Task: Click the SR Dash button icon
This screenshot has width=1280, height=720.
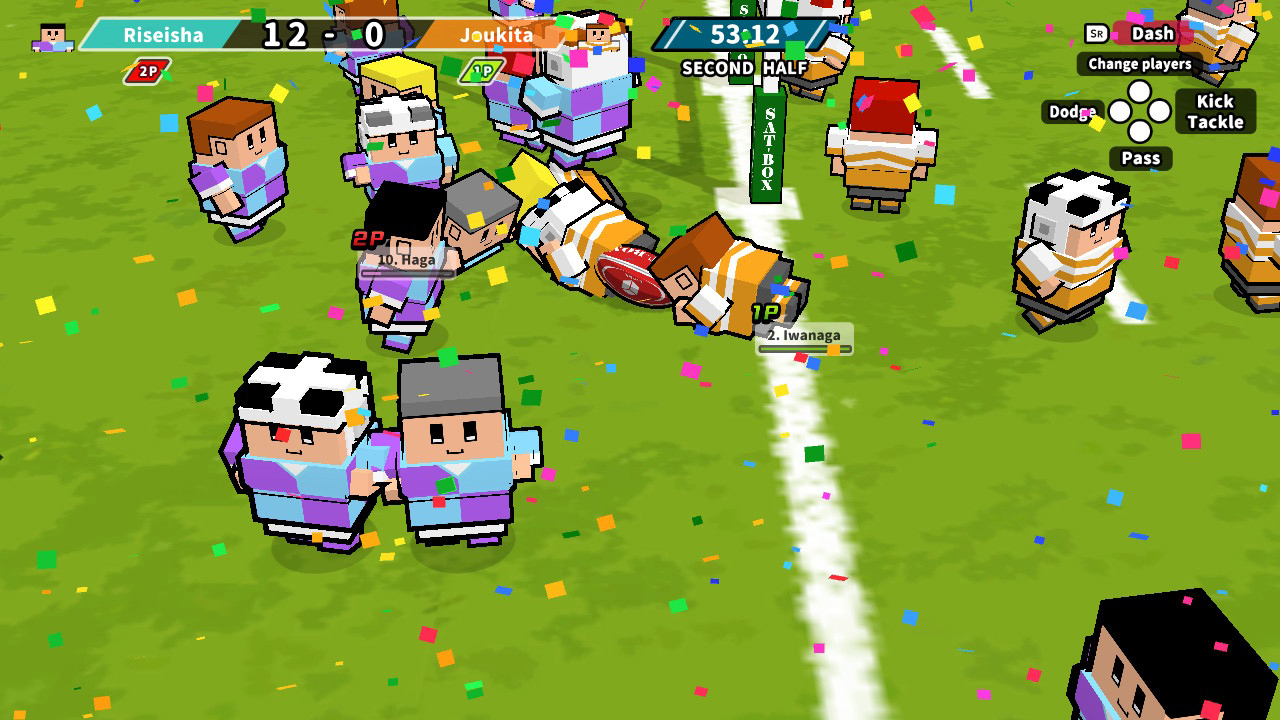Action: pyautogui.click(x=1098, y=33)
